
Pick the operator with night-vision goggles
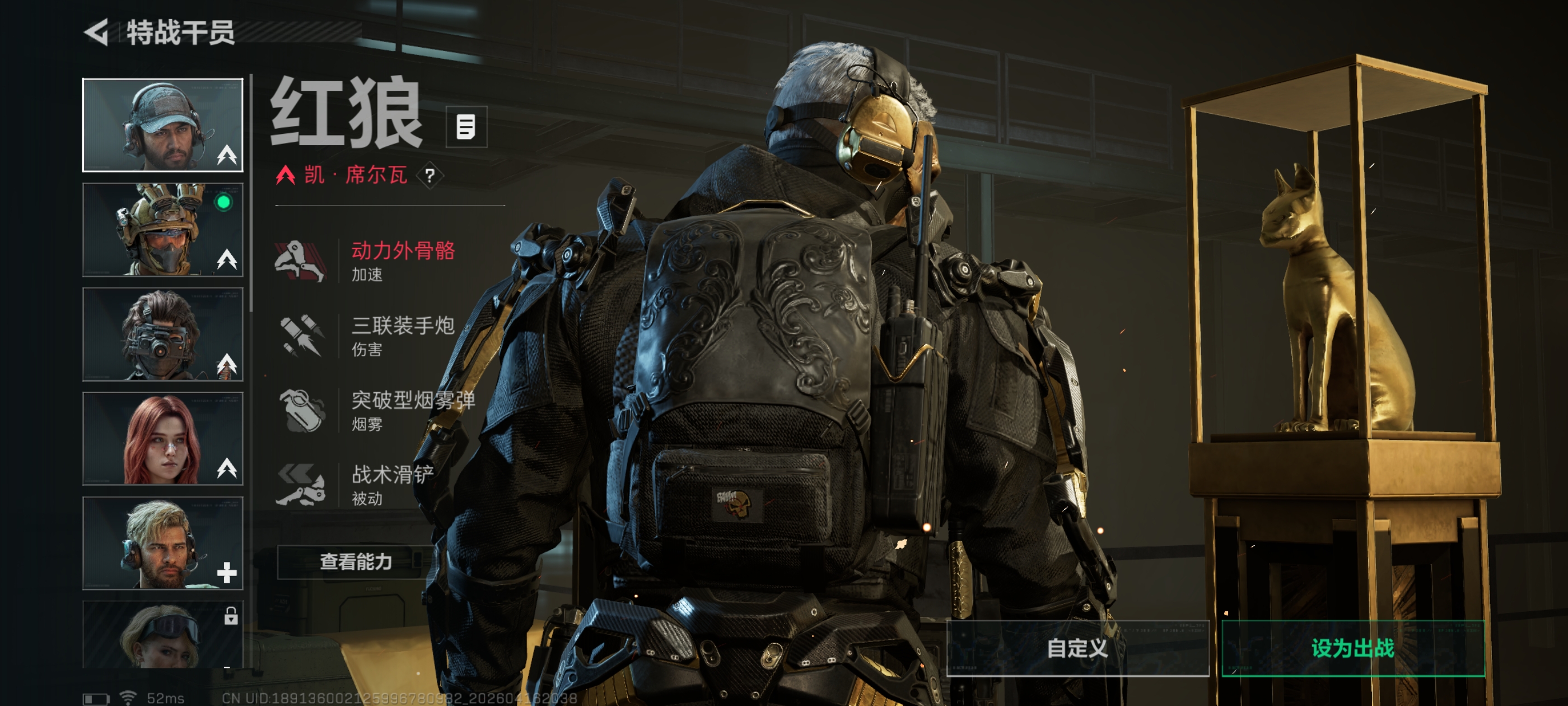pyautogui.click(x=162, y=335)
